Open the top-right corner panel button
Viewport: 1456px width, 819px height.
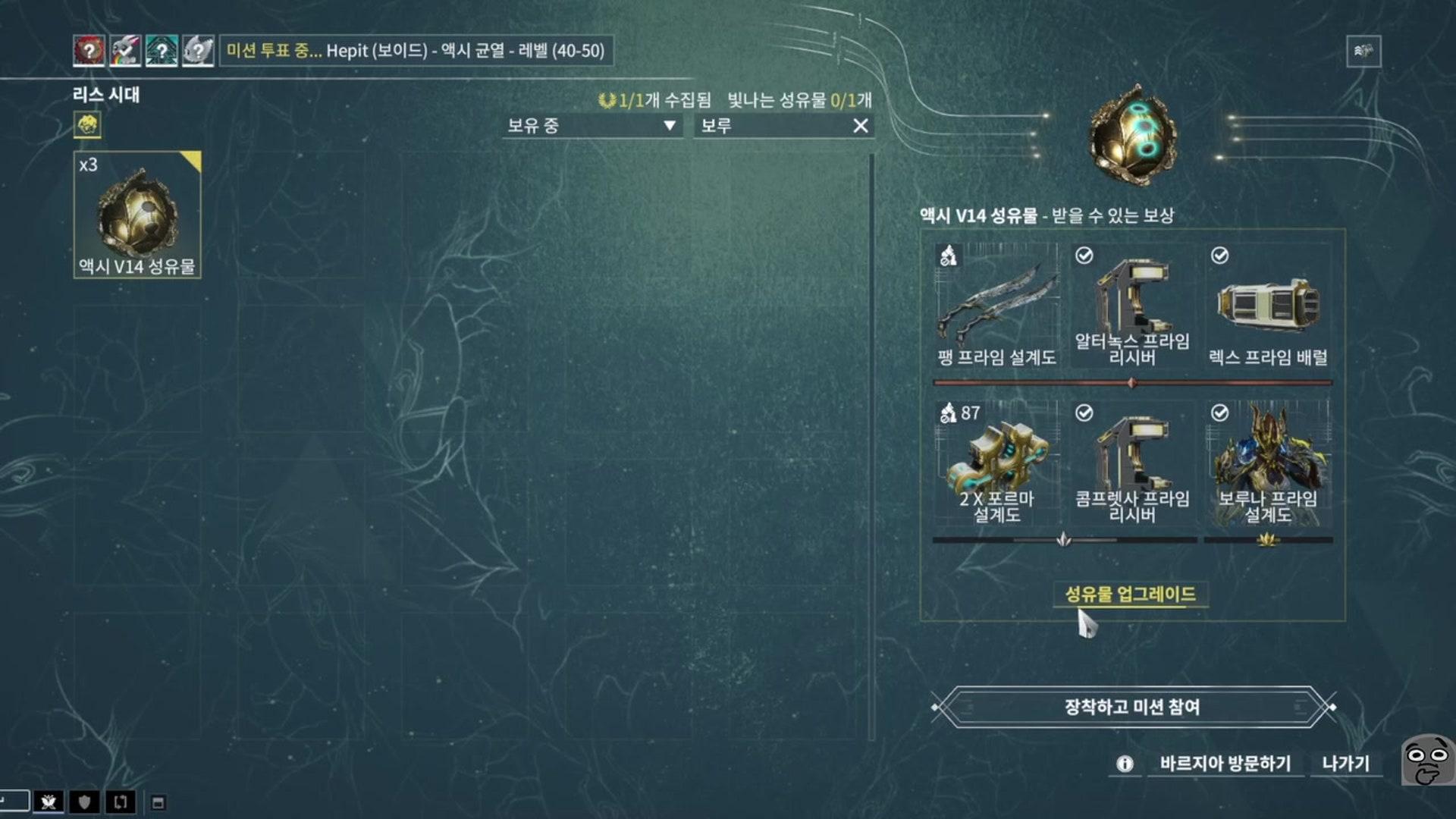[x=1363, y=52]
